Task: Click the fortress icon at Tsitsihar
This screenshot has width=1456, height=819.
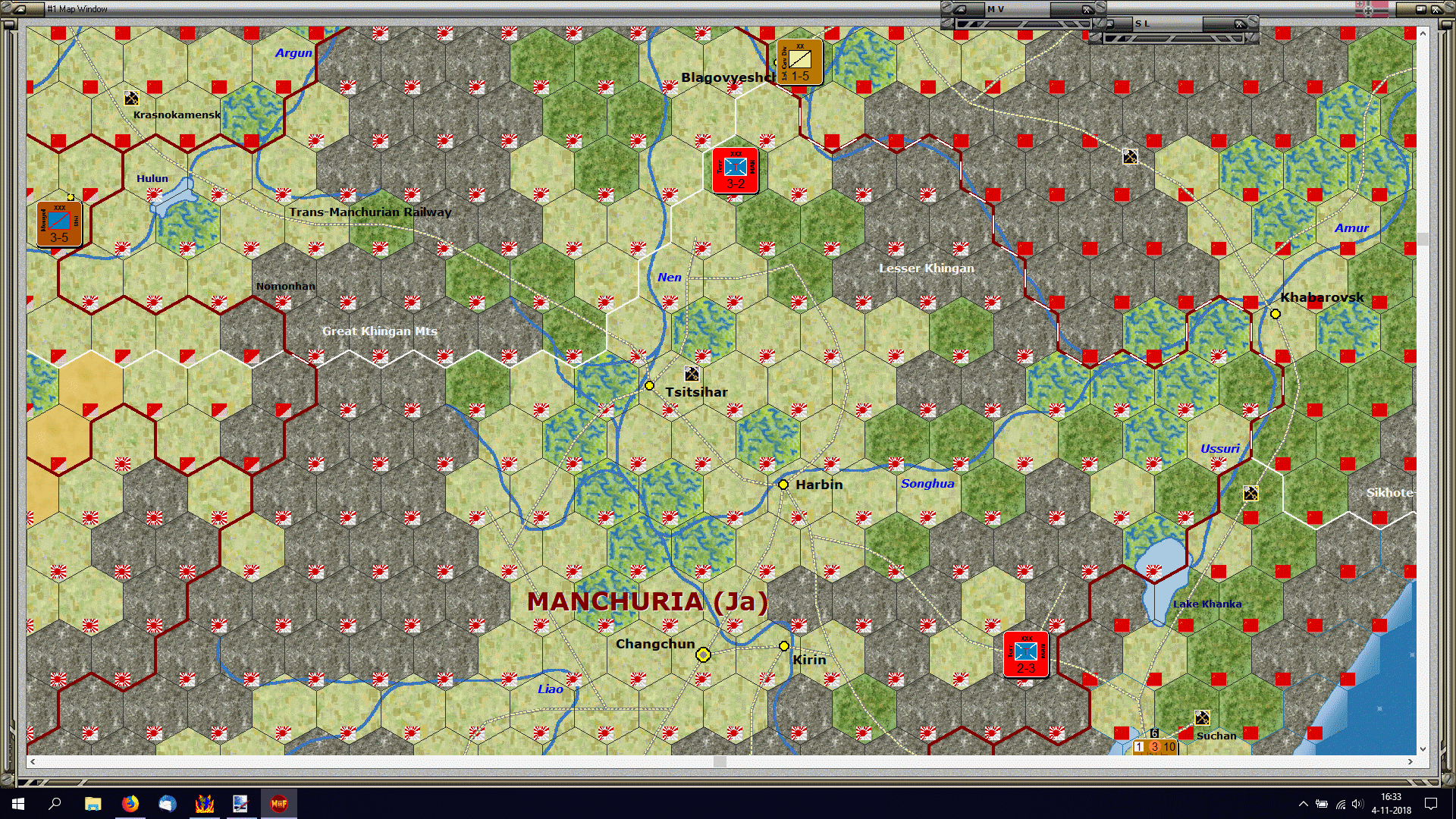Action: (x=691, y=372)
